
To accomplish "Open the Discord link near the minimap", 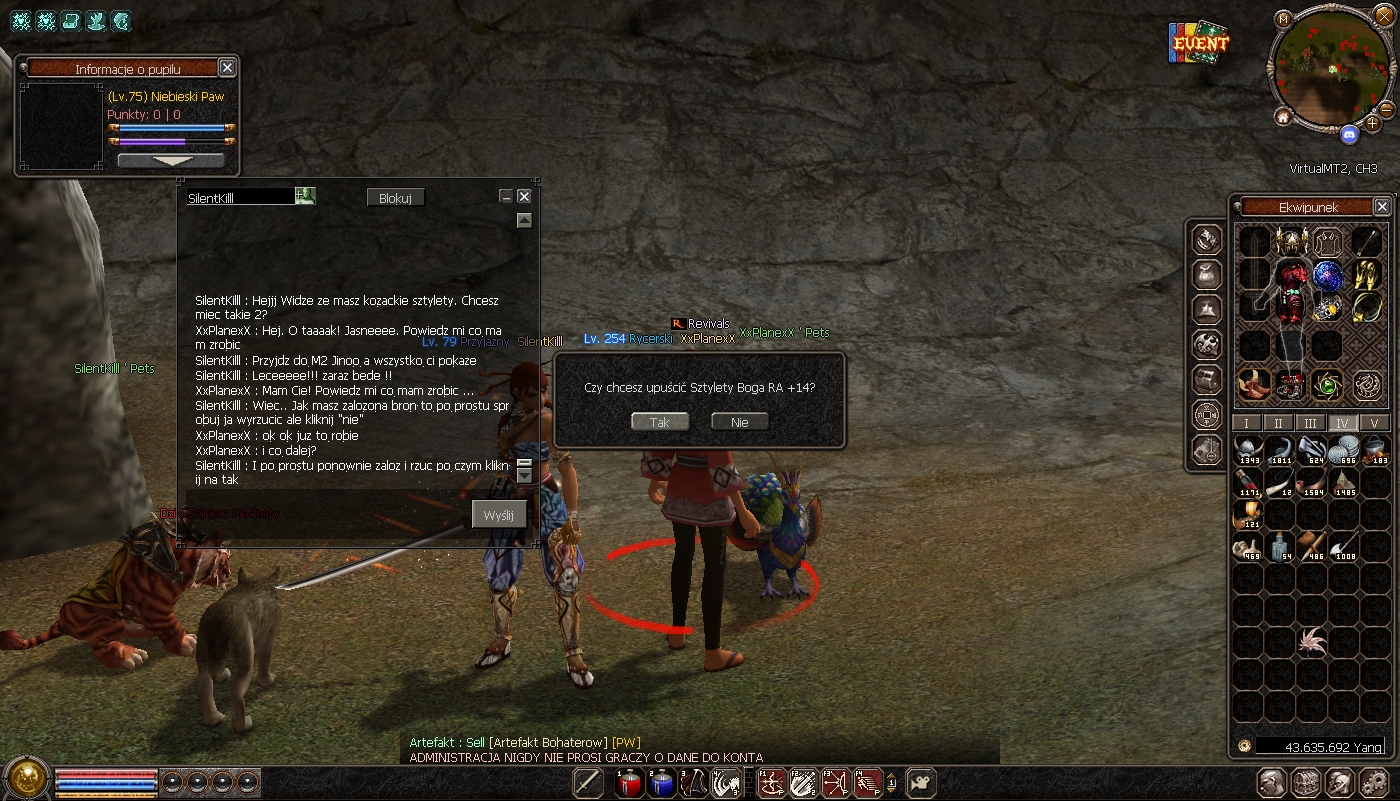I will pos(1349,134).
